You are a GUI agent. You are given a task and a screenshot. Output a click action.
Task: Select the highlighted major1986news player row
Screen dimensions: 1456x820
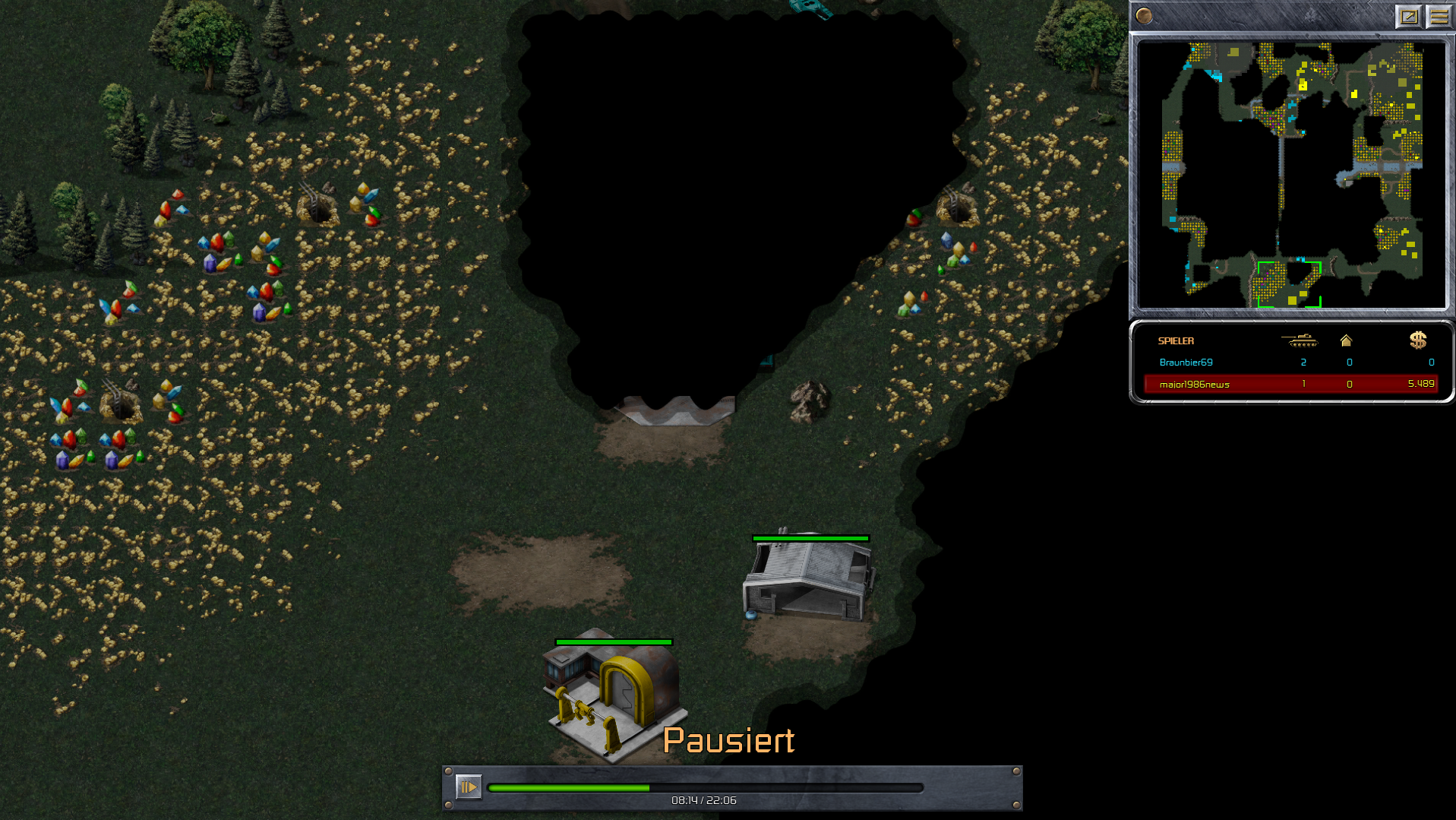click(1290, 384)
